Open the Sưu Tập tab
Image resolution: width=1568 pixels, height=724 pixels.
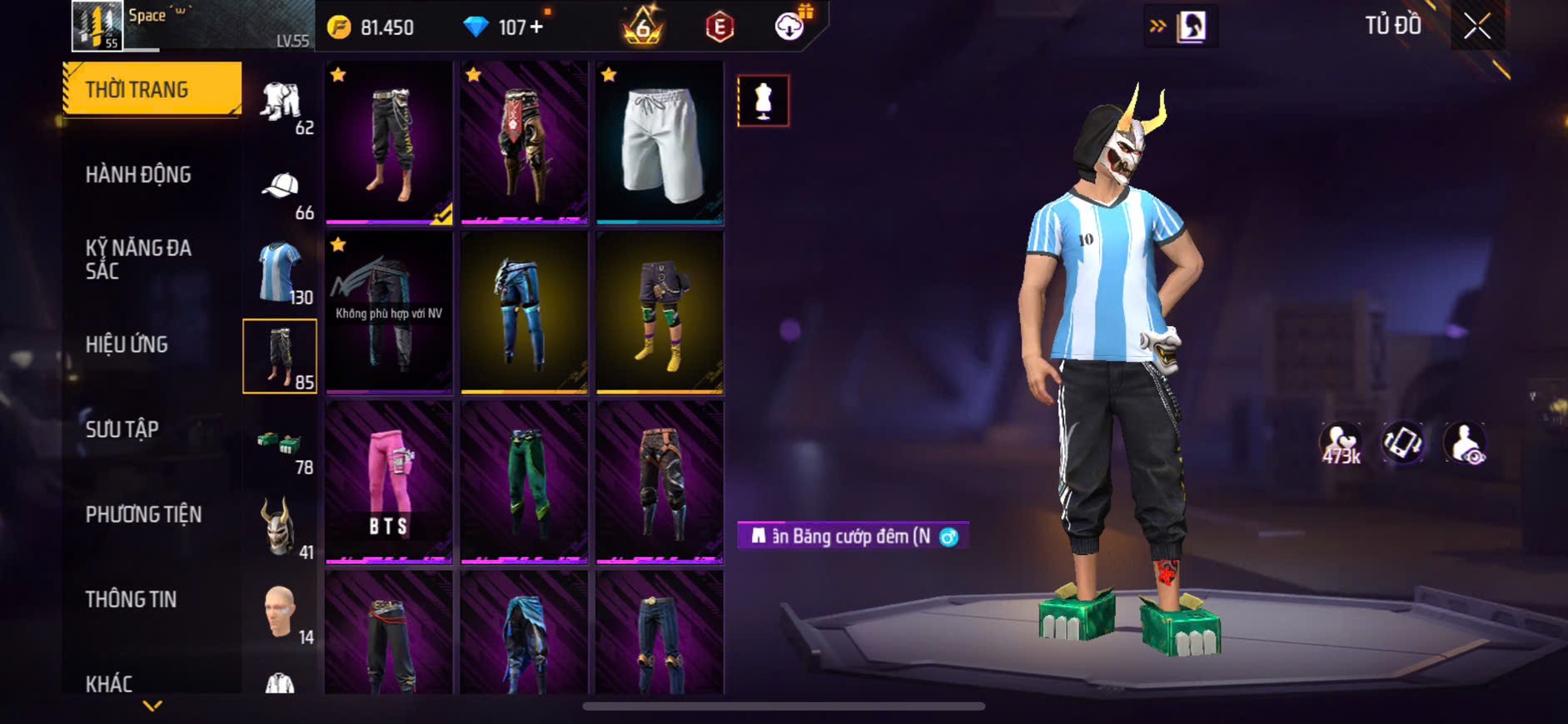point(122,429)
